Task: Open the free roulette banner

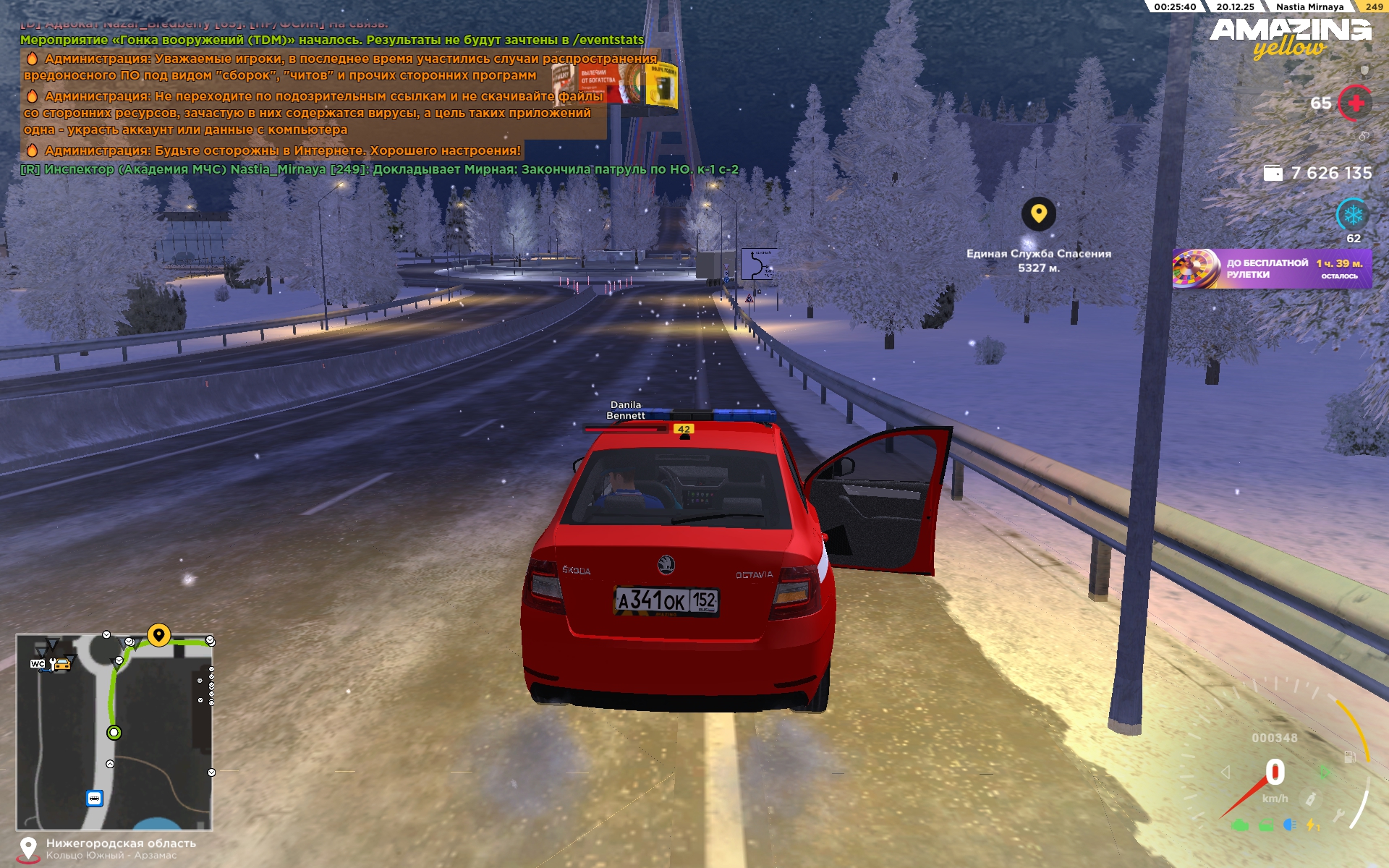Action: [1272, 268]
